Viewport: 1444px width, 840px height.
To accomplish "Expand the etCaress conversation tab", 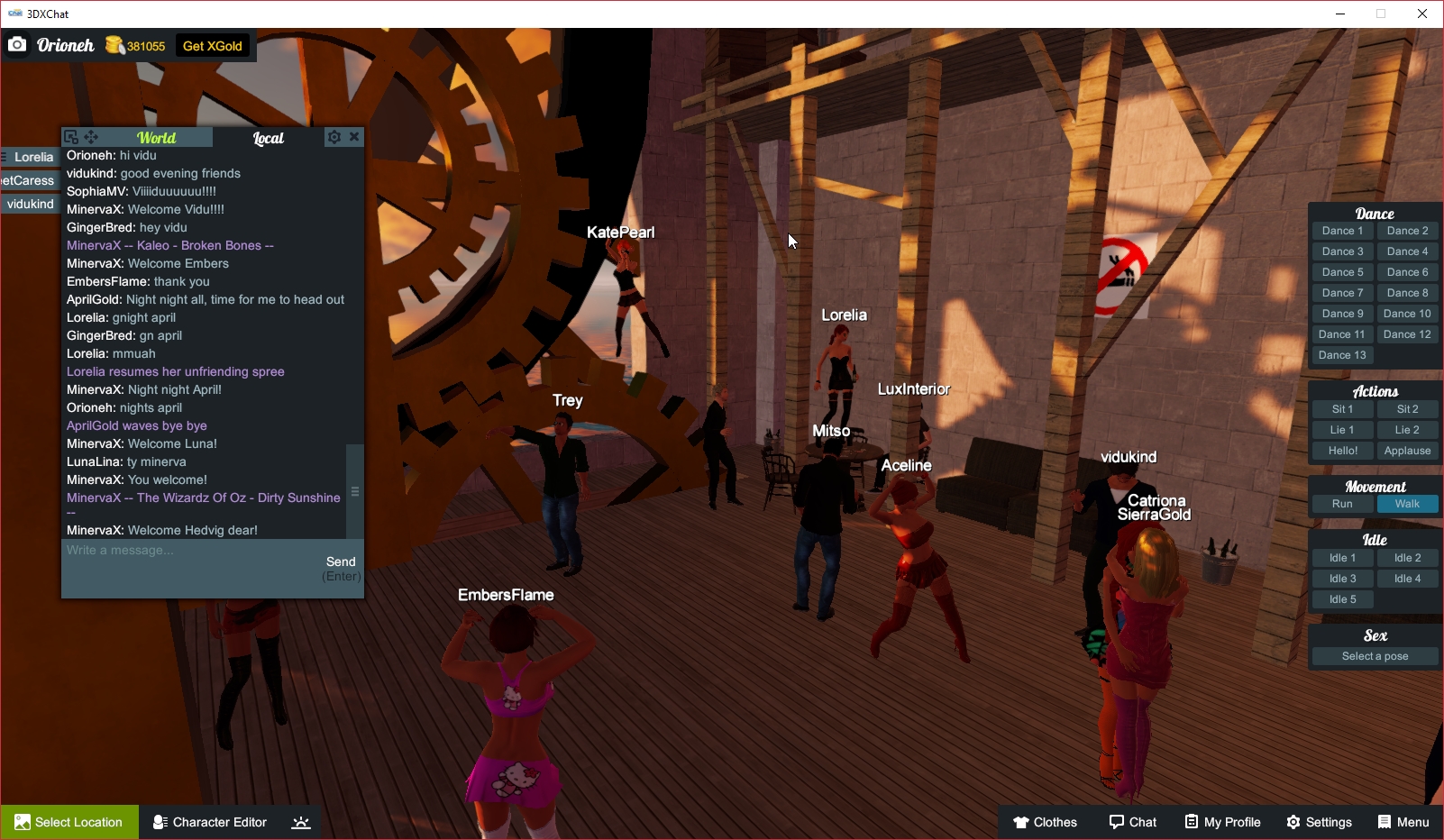I will click(27, 180).
